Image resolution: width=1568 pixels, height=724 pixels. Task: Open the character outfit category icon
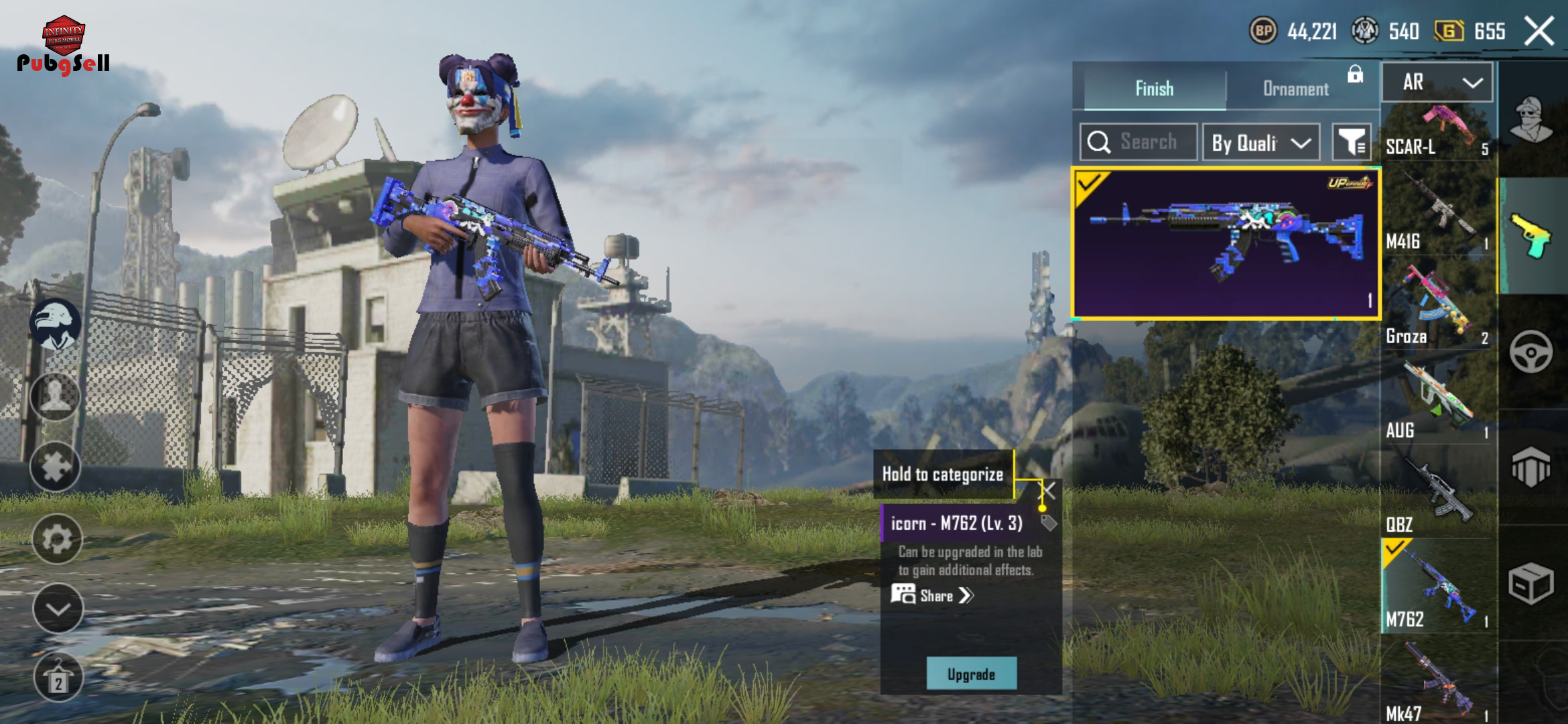pos(1531,121)
